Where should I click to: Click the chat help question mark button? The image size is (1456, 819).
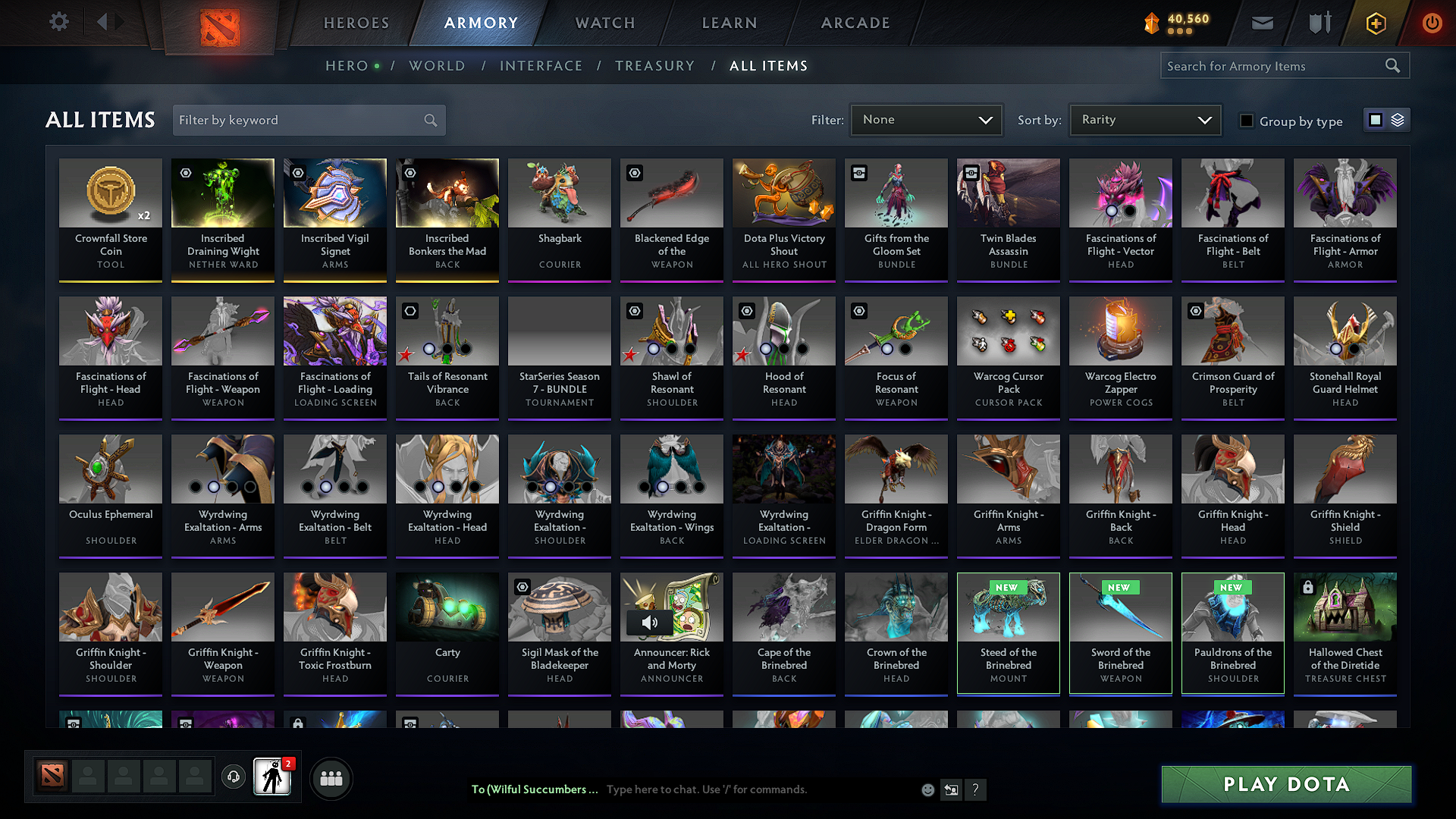coord(975,789)
